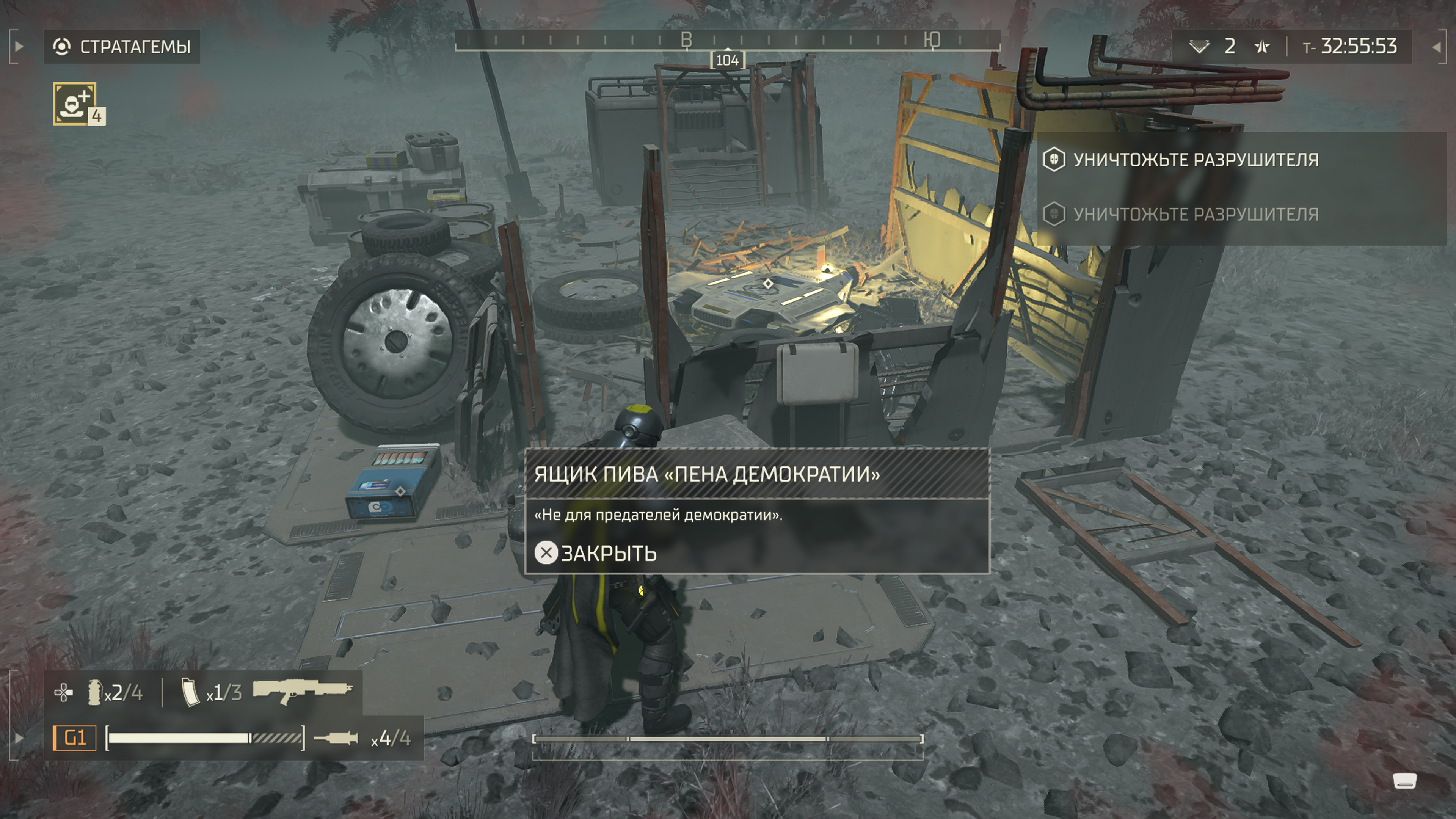
Task: Choose the grenade icon in weapon panel
Action: tap(94, 692)
